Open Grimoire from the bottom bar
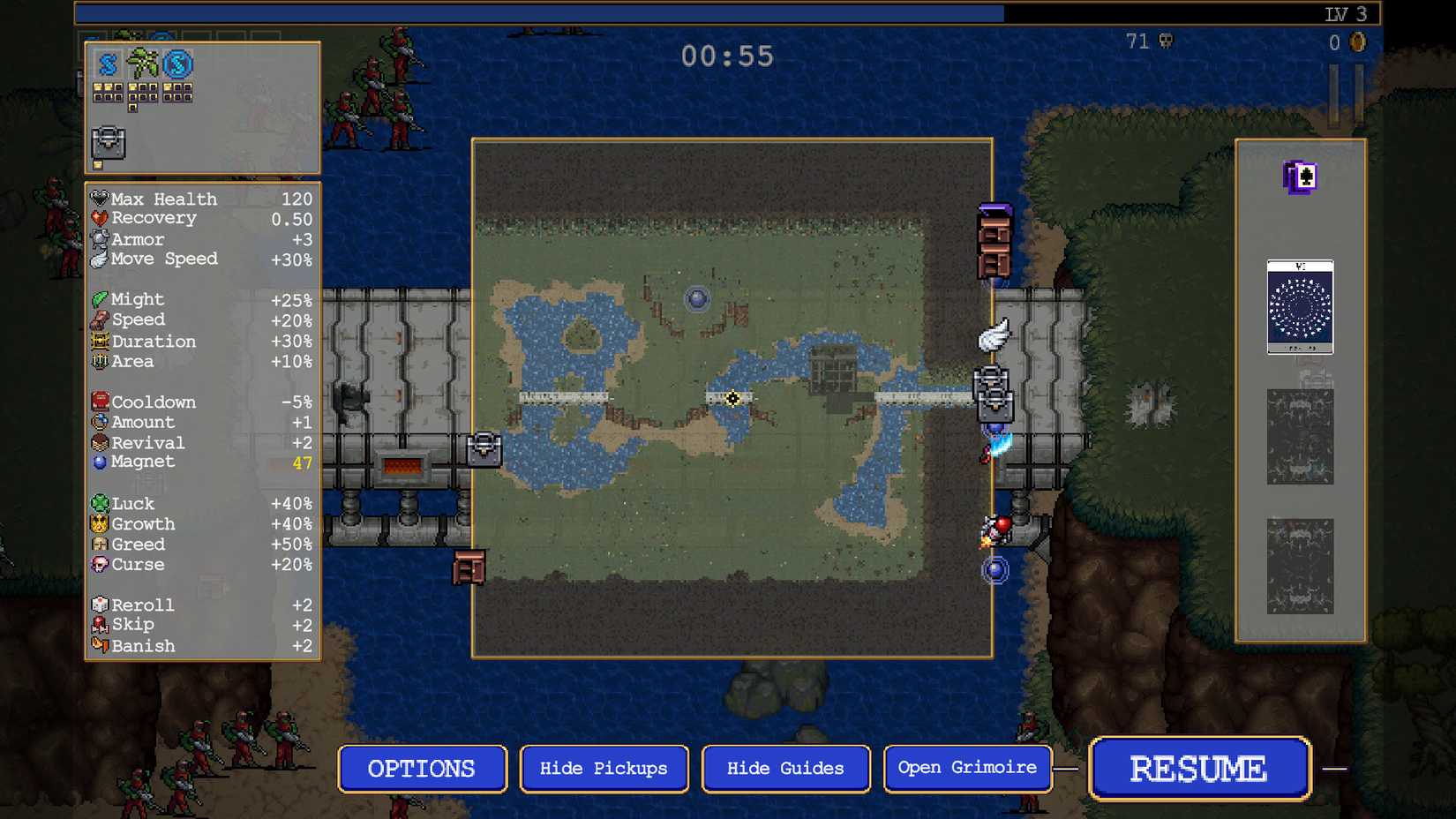This screenshot has width=1456, height=819. (967, 768)
